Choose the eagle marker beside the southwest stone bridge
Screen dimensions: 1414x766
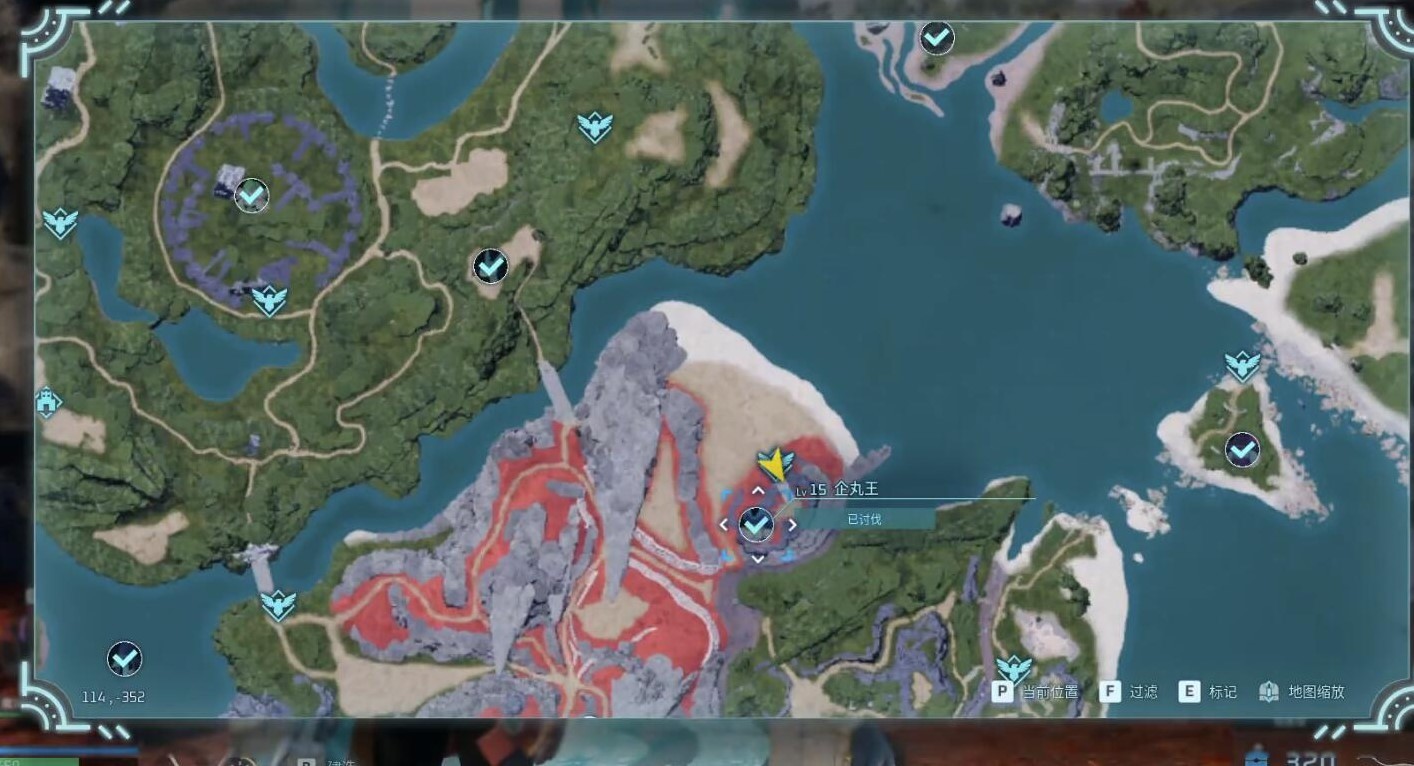coord(278,604)
